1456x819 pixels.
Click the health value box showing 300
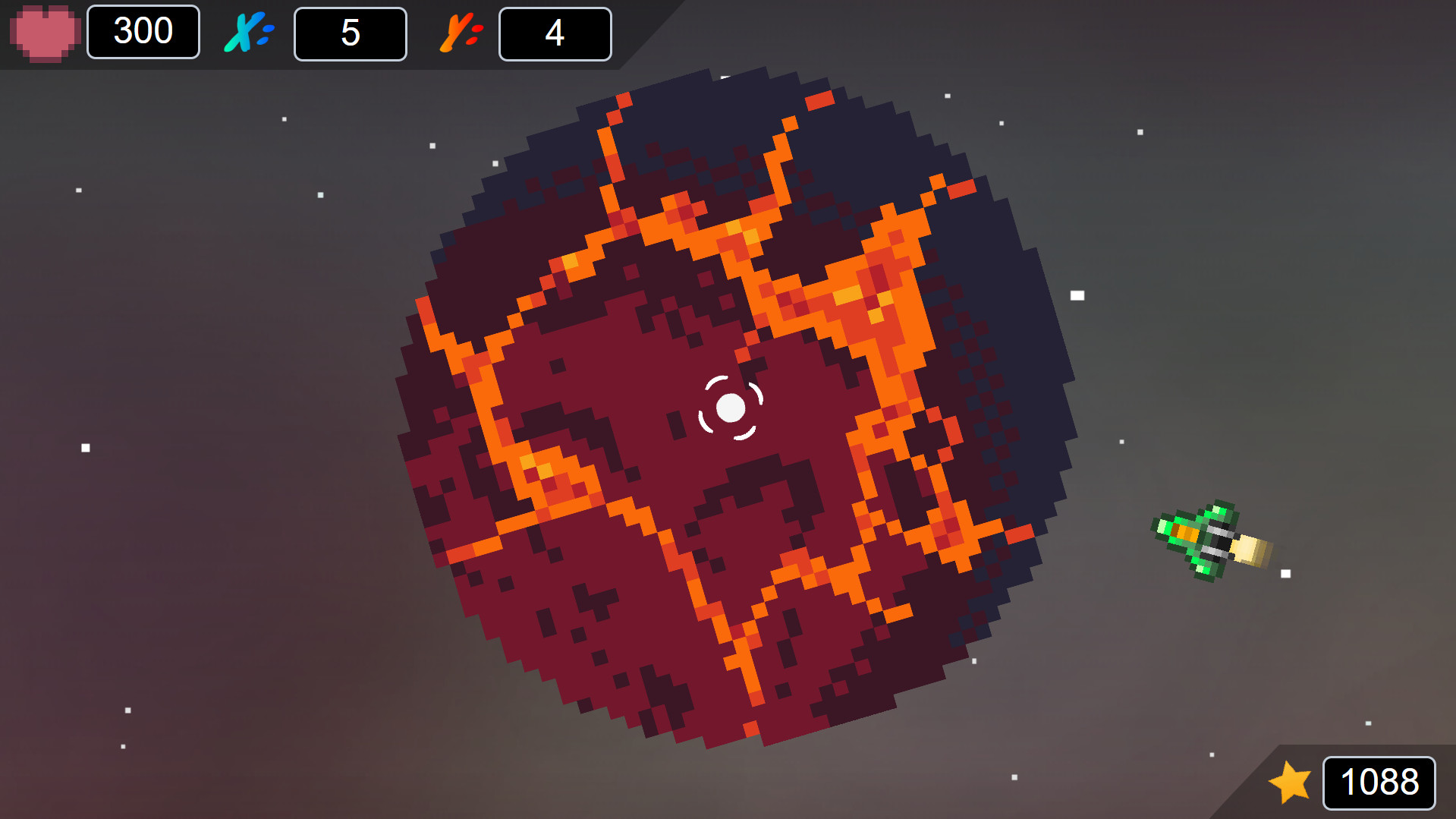pos(143,32)
